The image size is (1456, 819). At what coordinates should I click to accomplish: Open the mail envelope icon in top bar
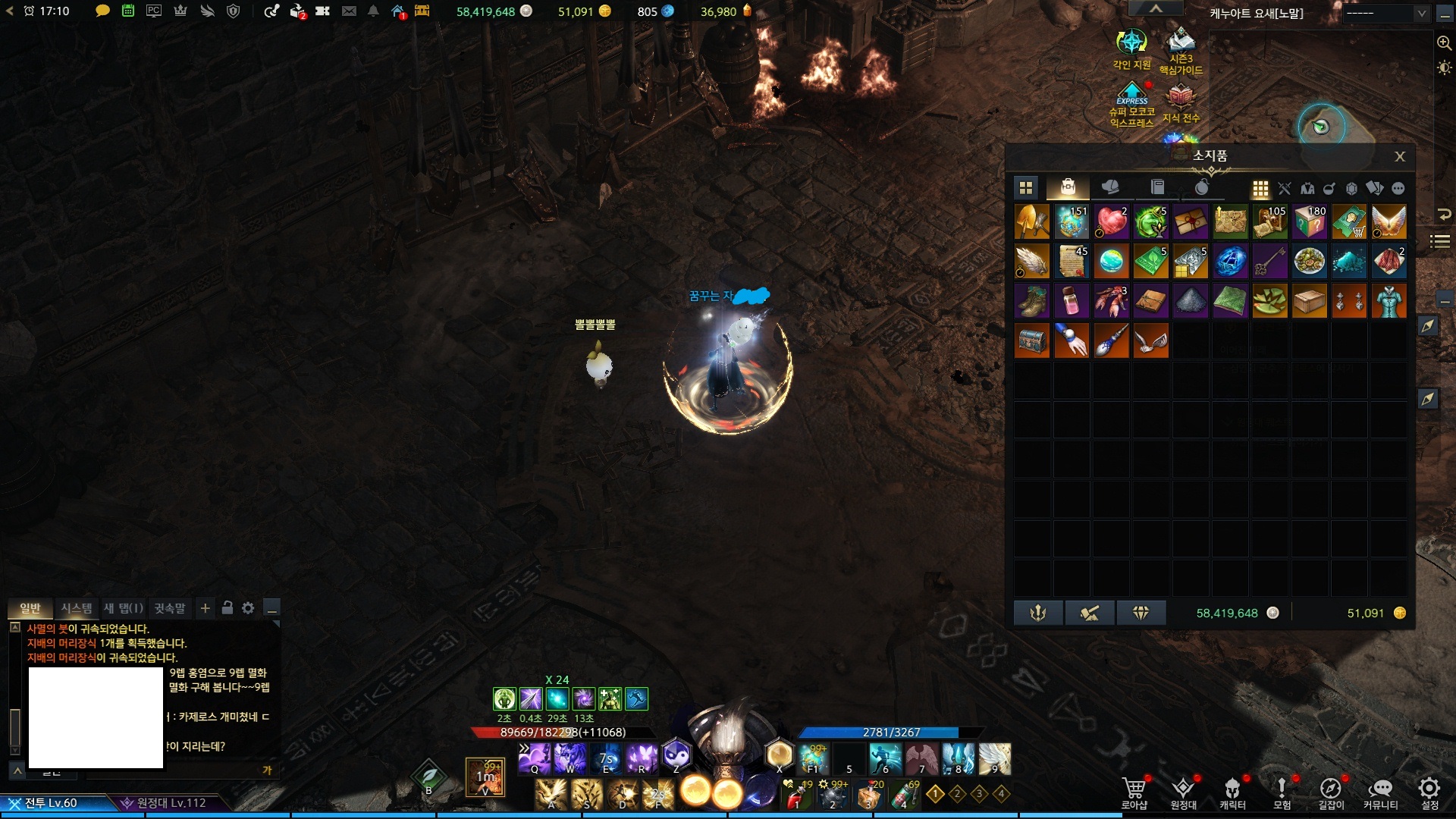point(349,11)
